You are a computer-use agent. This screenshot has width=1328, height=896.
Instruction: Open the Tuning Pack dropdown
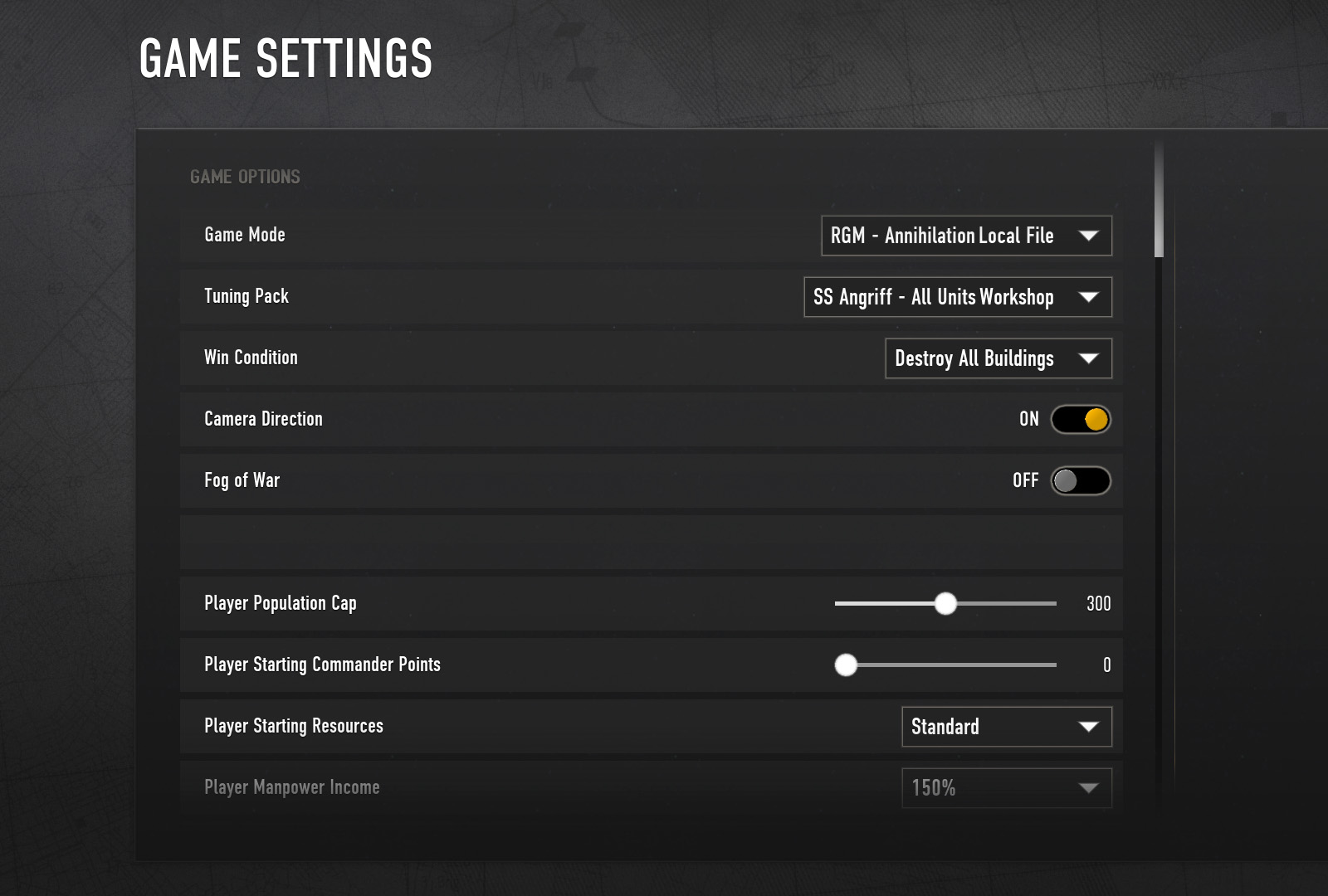(x=958, y=297)
